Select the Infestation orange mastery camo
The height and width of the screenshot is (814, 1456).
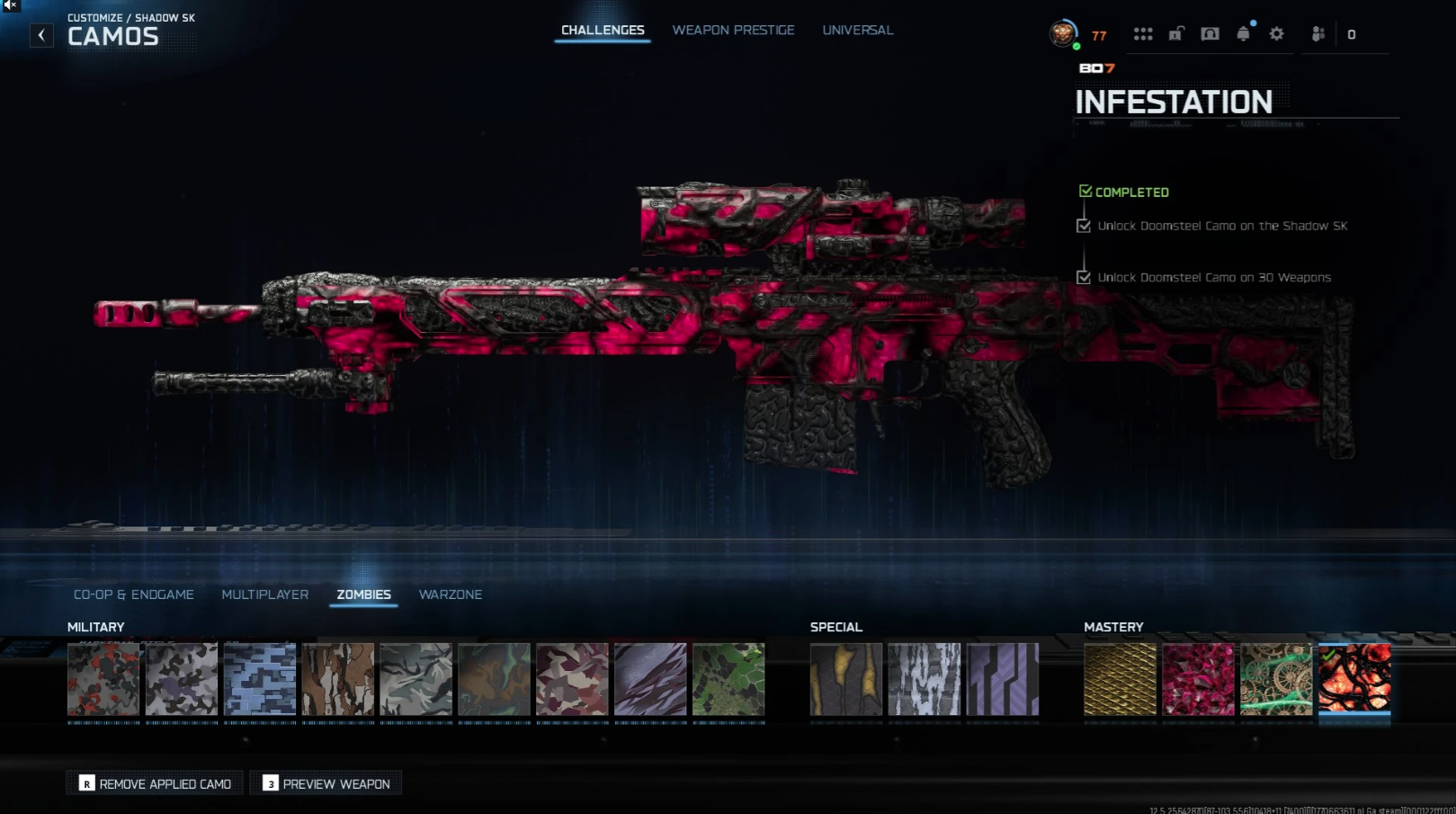[x=1354, y=679]
